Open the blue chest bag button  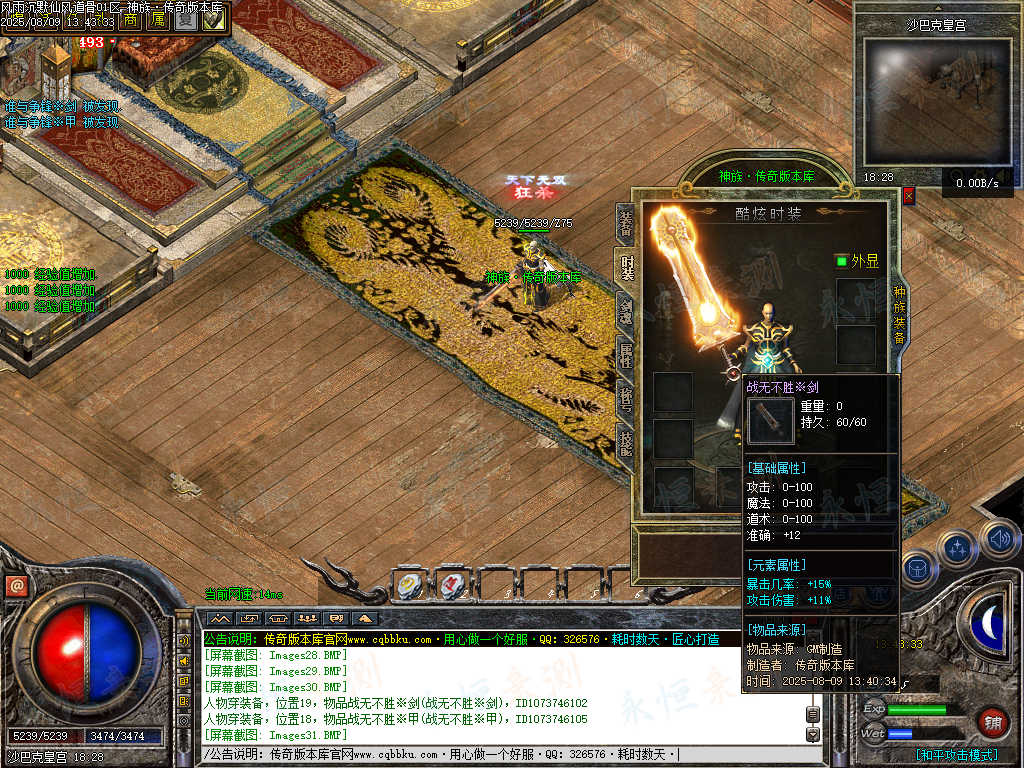click(917, 567)
